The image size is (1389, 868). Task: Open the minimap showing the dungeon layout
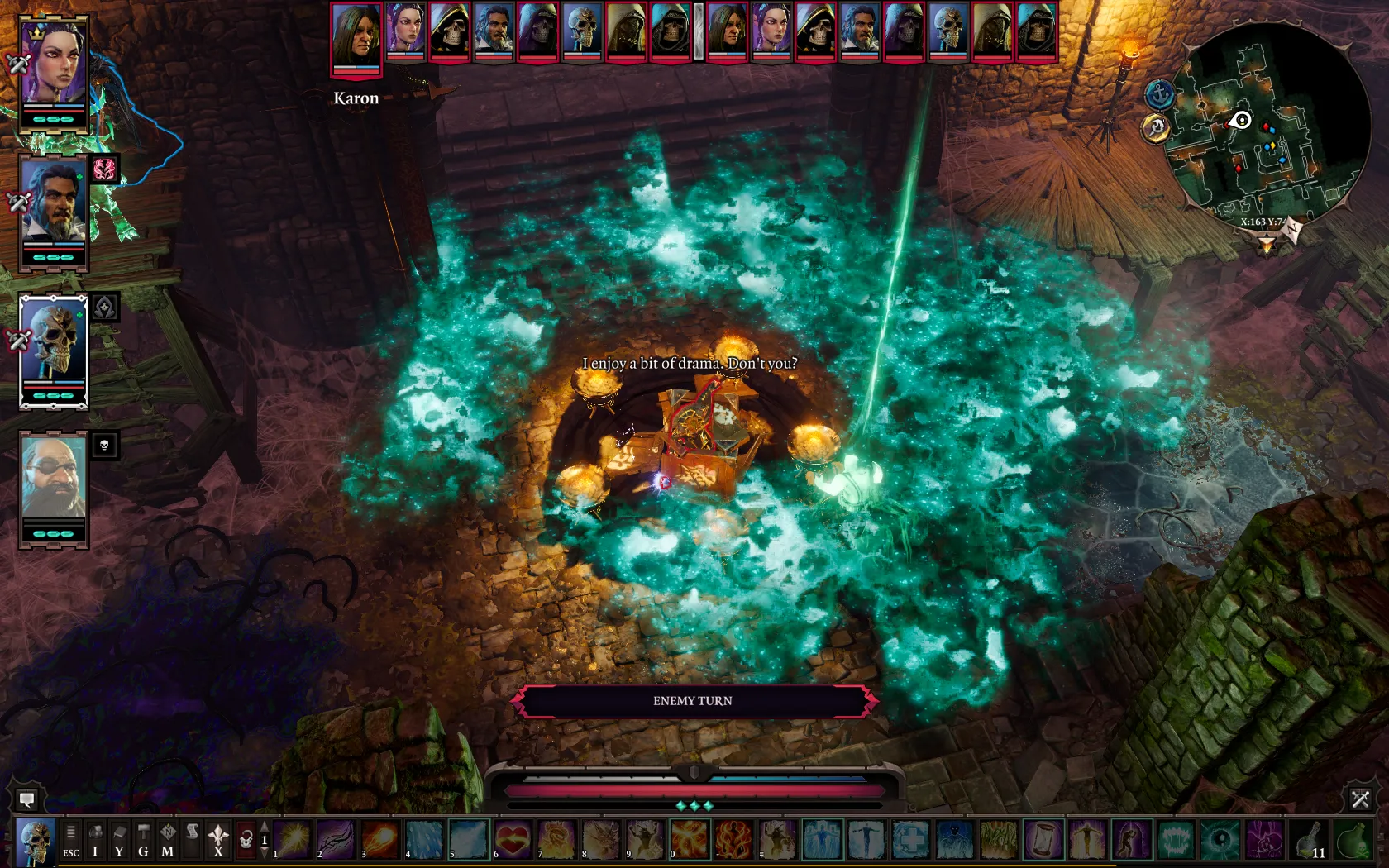[x=1267, y=124]
